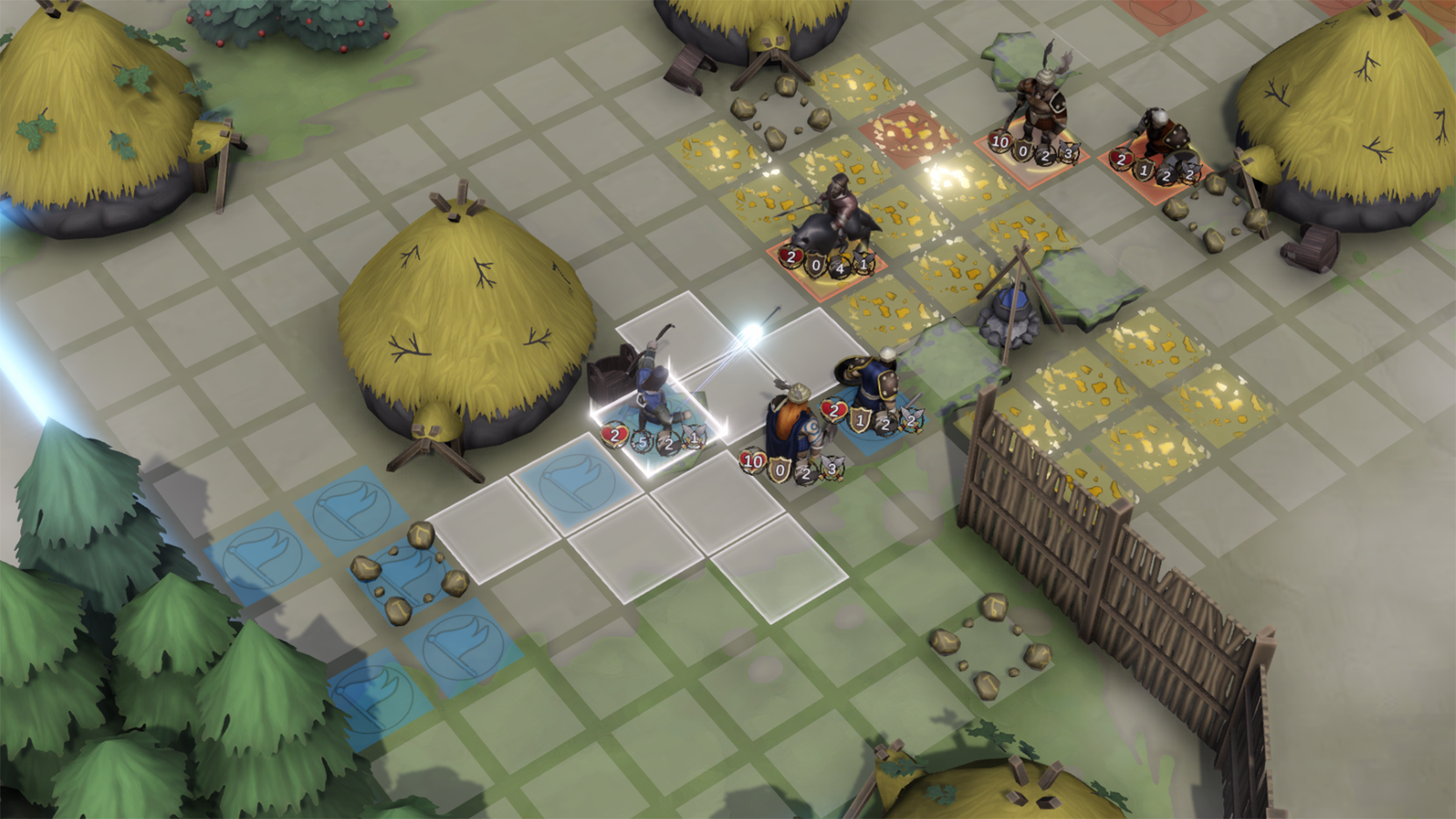Select the blue shield soldier unit
This screenshot has height=819, width=1456.
click(872, 387)
